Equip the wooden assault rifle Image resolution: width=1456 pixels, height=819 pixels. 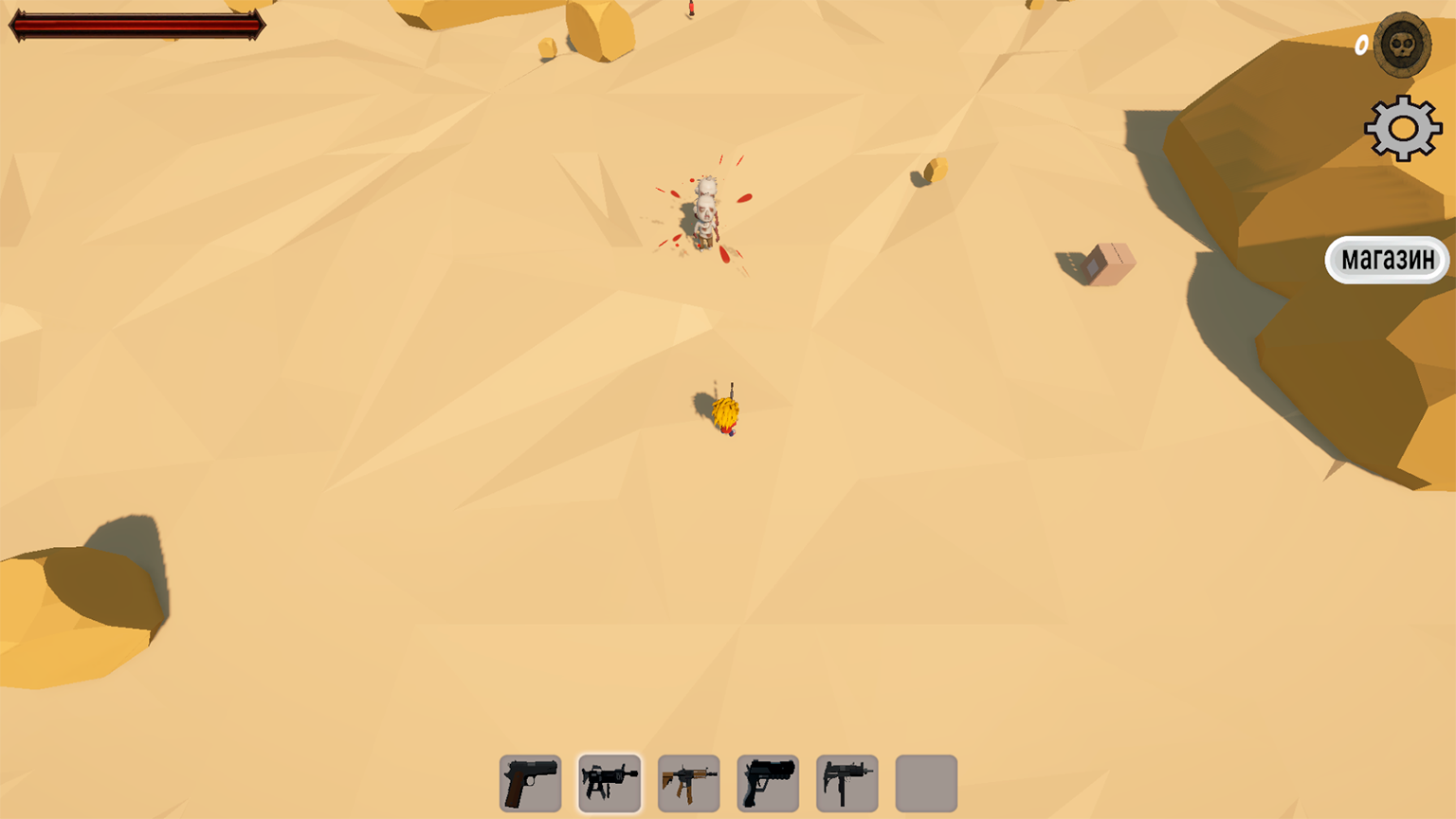(x=689, y=783)
